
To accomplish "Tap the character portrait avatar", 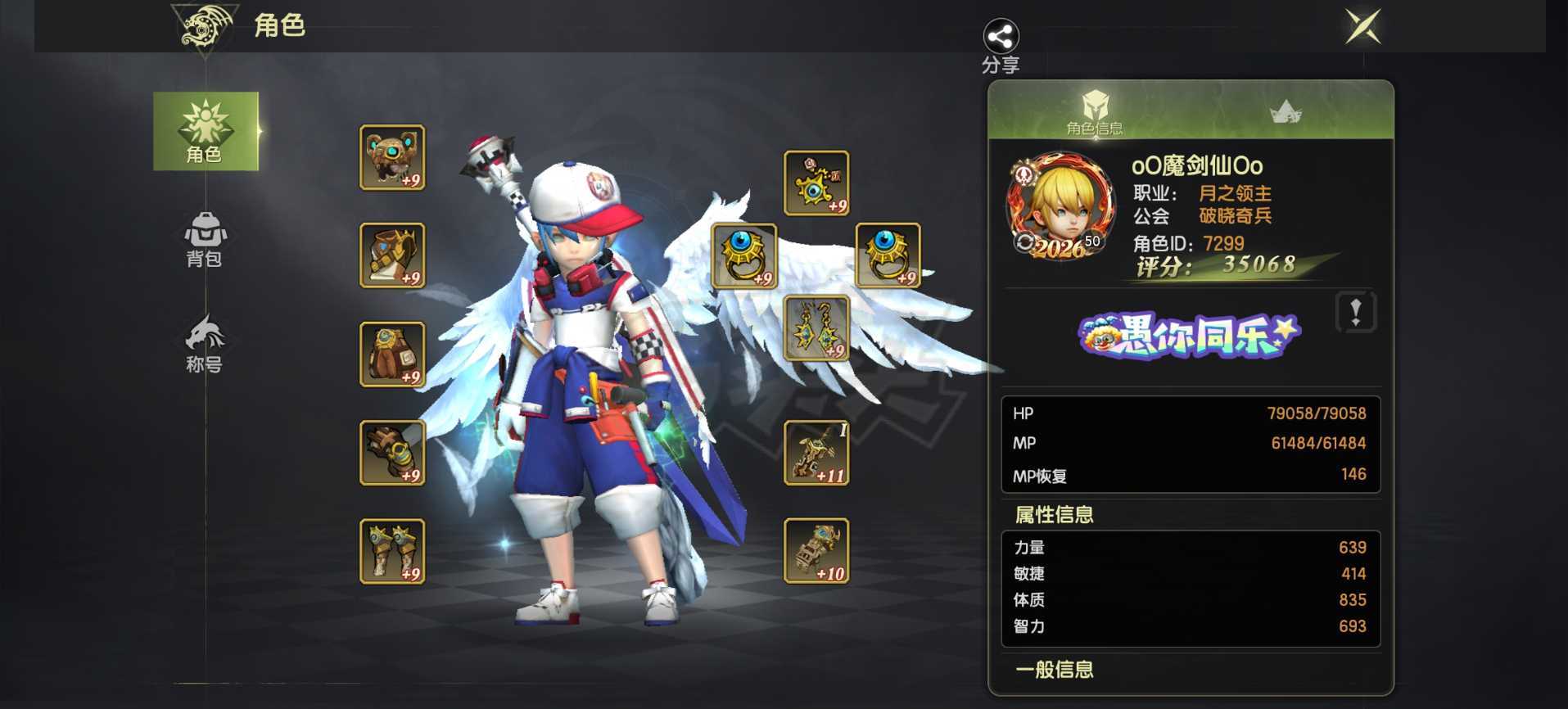I will (x=1060, y=205).
